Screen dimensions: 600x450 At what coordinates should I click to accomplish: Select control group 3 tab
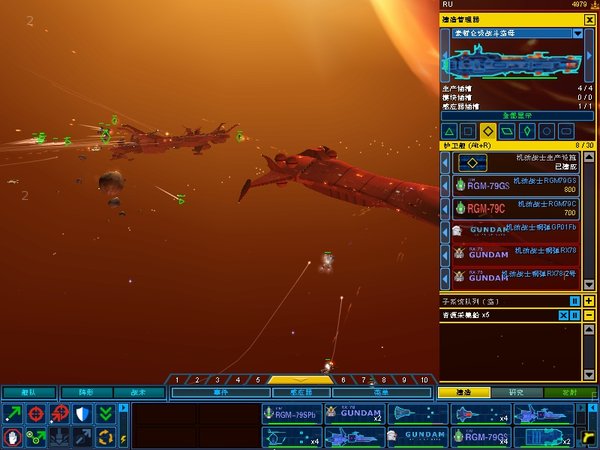click(218, 380)
